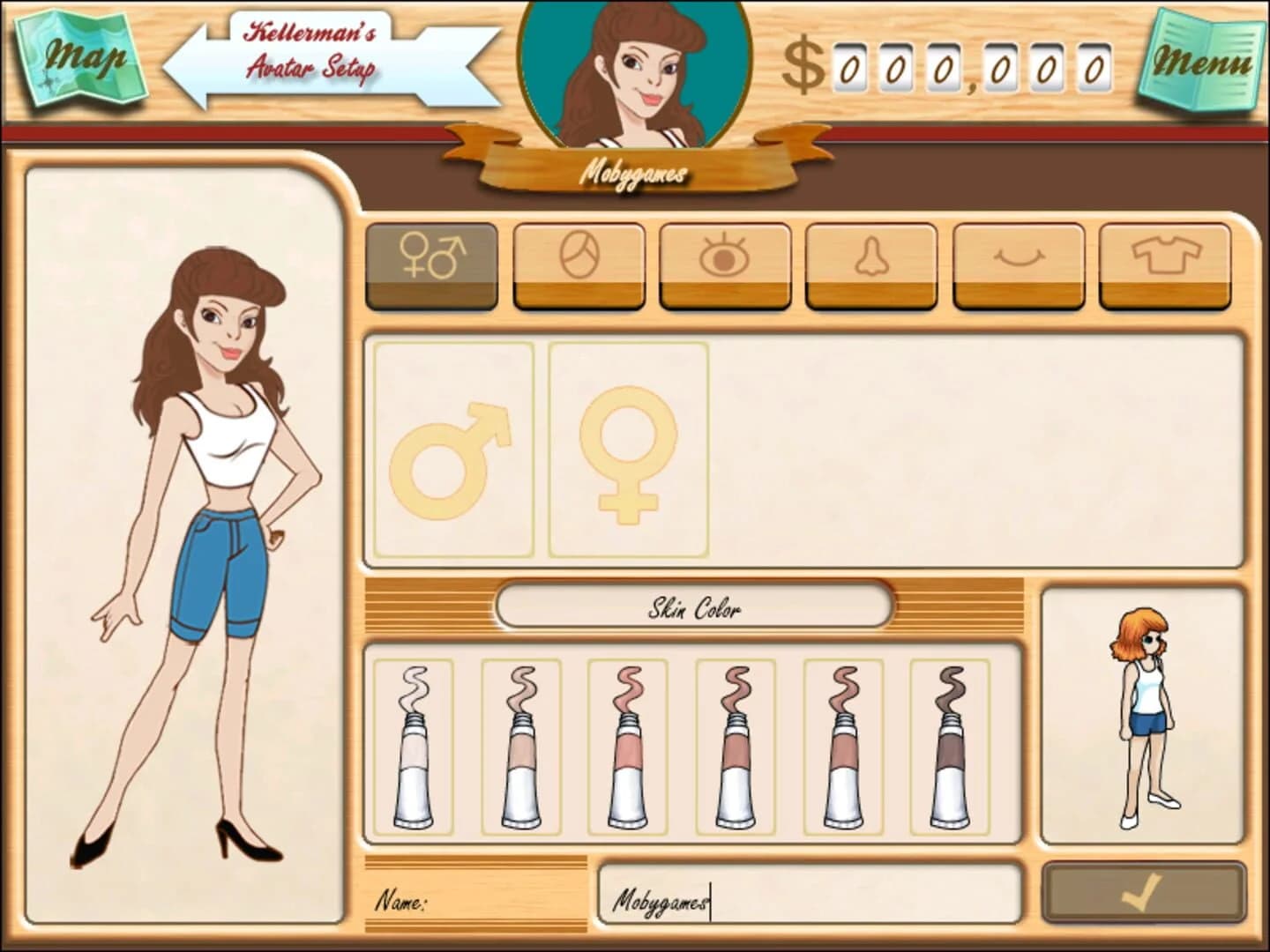Select the light beige skin color tube
This screenshot has height=952, width=1270.
point(520,747)
